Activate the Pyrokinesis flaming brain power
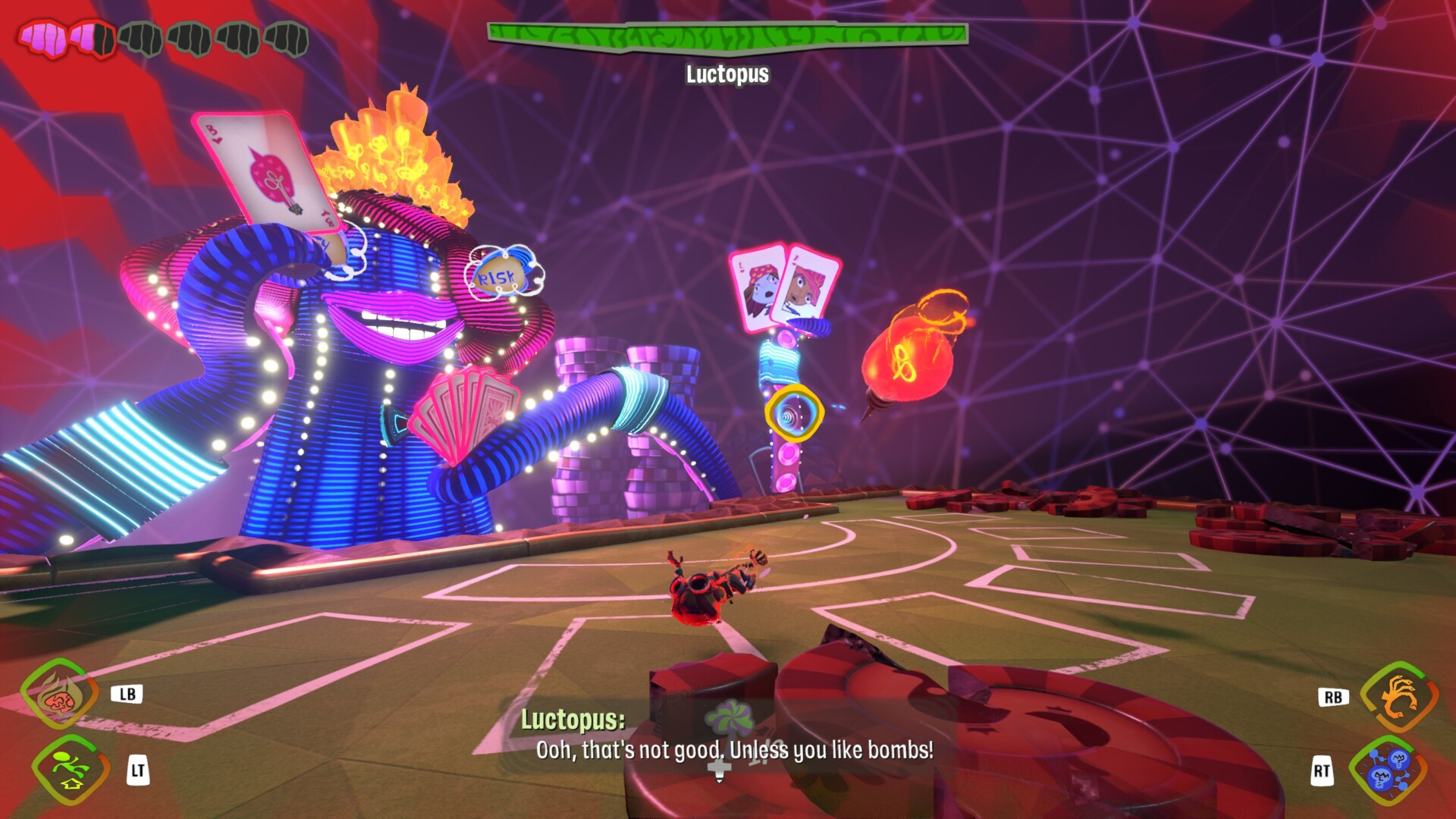This screenshot has height=819, width=1456. pyautogui.click(x=59, y=695)
